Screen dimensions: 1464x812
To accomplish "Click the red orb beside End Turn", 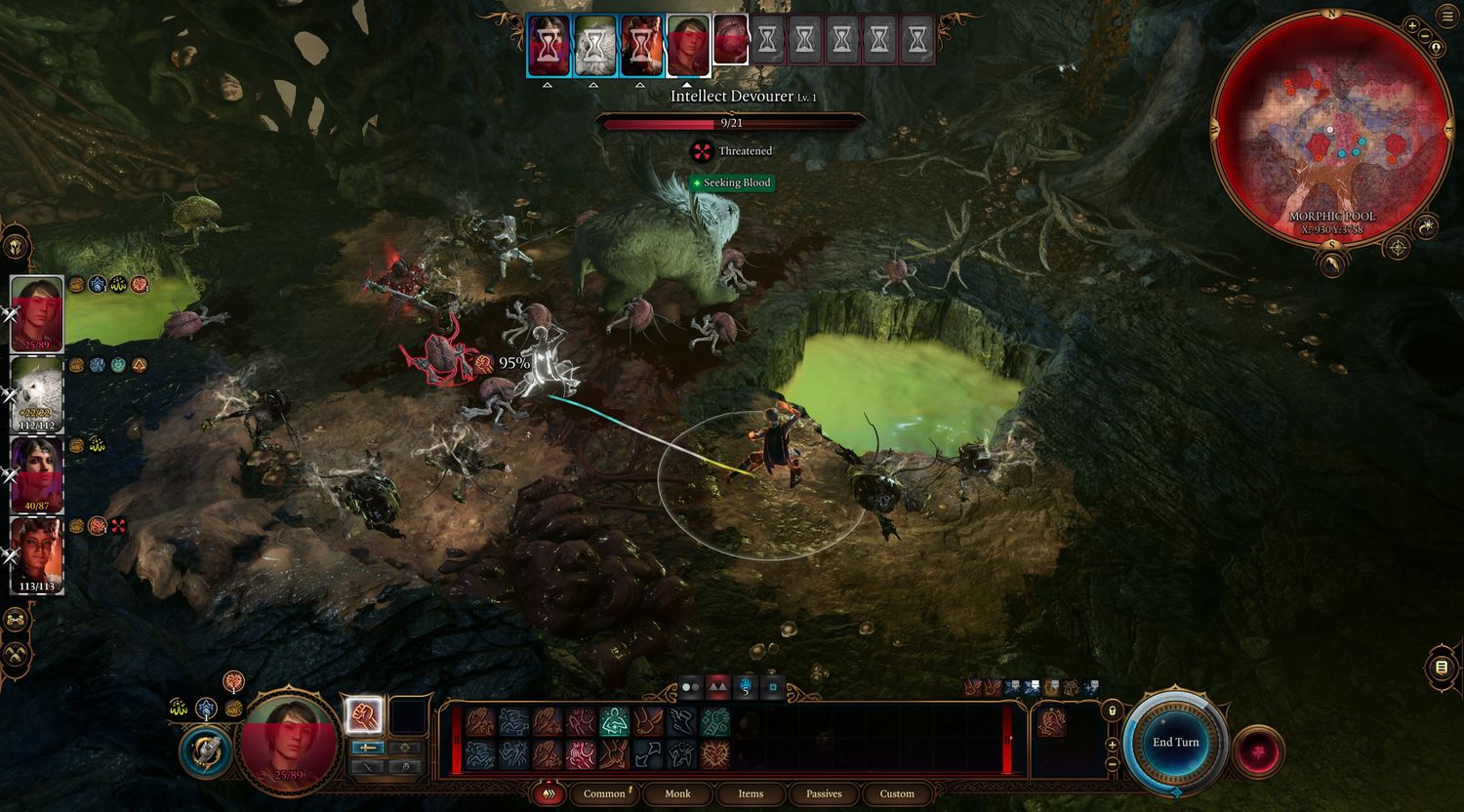I will click(1258, 751).
